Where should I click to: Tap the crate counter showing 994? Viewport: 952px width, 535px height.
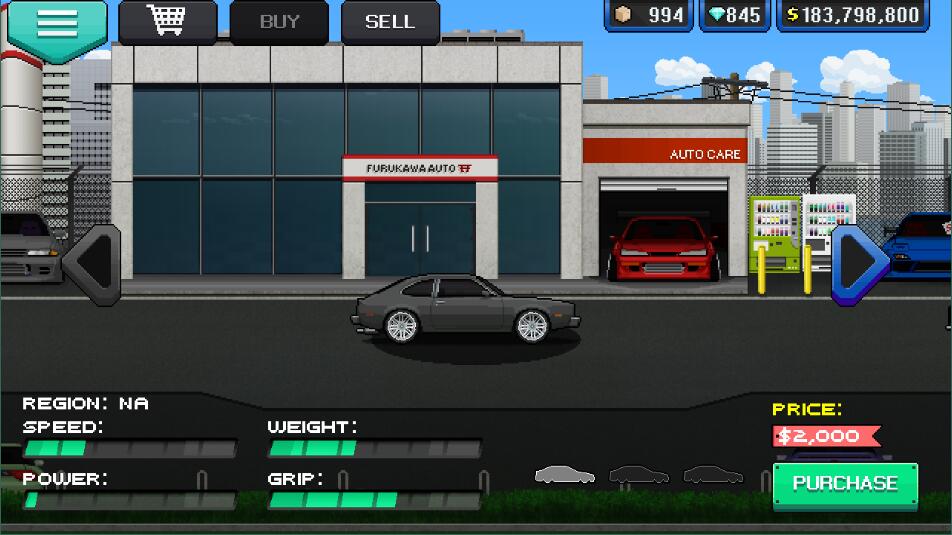pos(649,15)
